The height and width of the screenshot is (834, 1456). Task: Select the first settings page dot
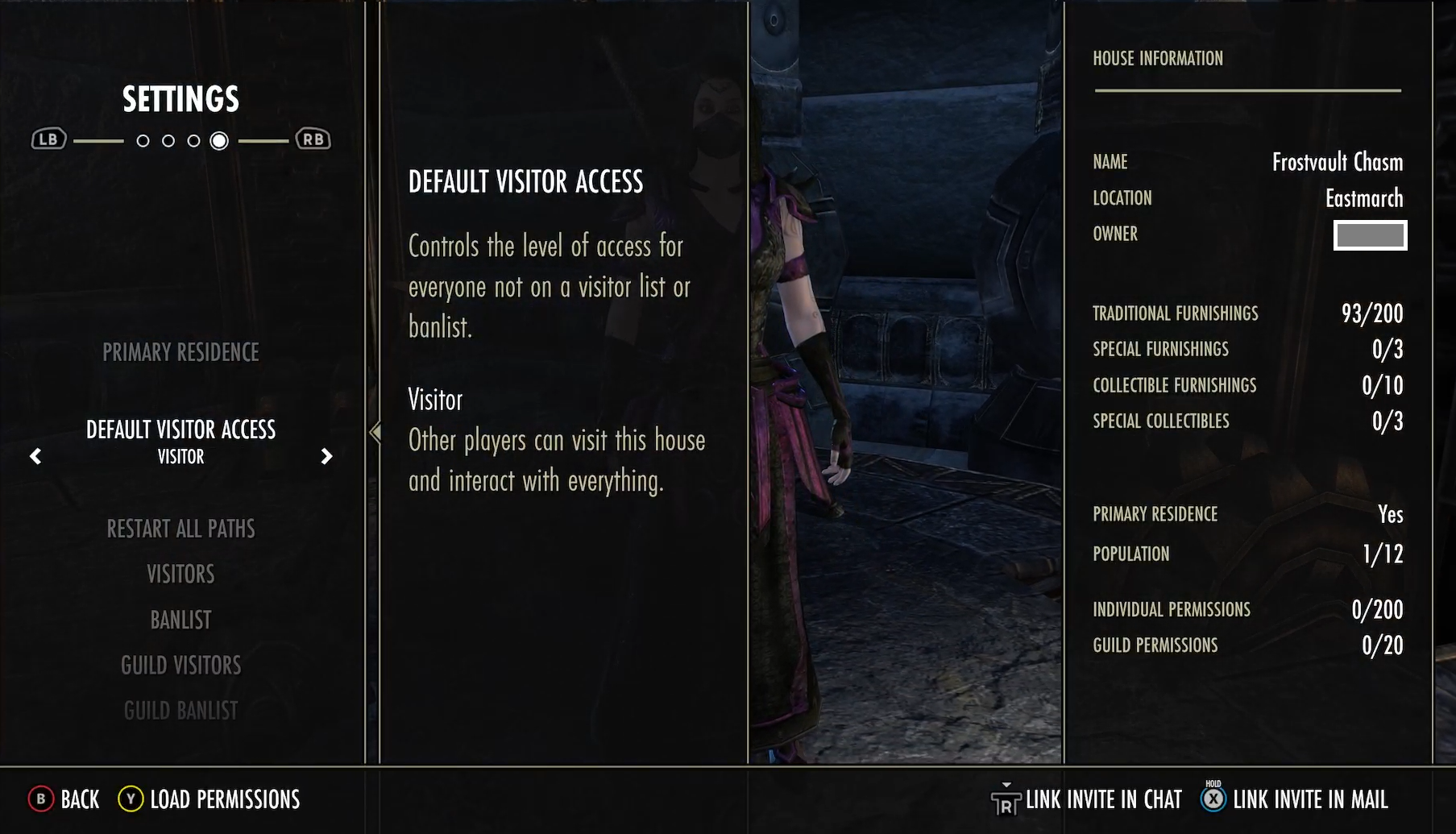pyautogui.click(x=143, y=139)
